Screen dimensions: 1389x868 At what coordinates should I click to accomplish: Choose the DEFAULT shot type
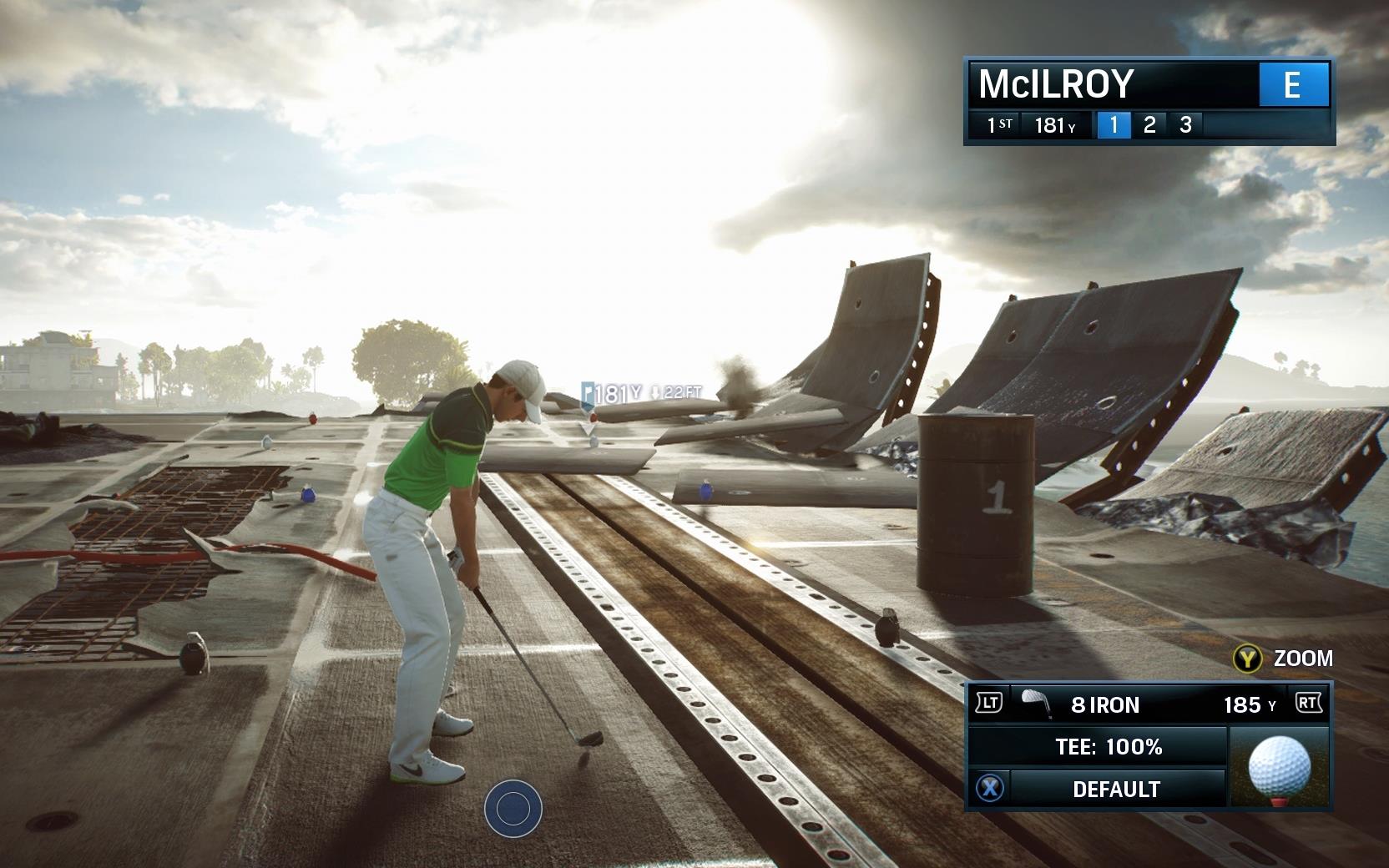click(x=1115, y=789)
